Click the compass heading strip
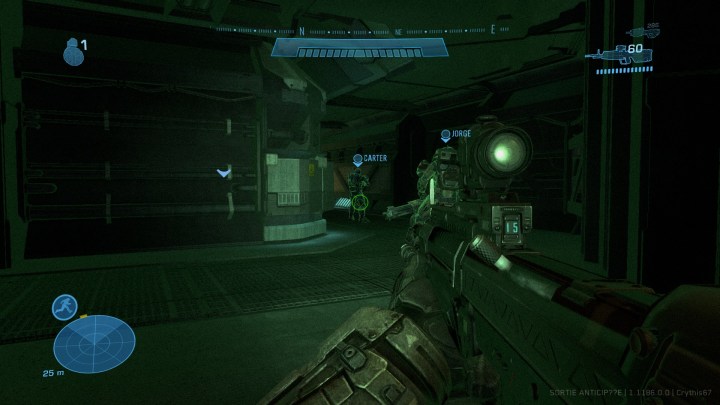 pos(358,30)
